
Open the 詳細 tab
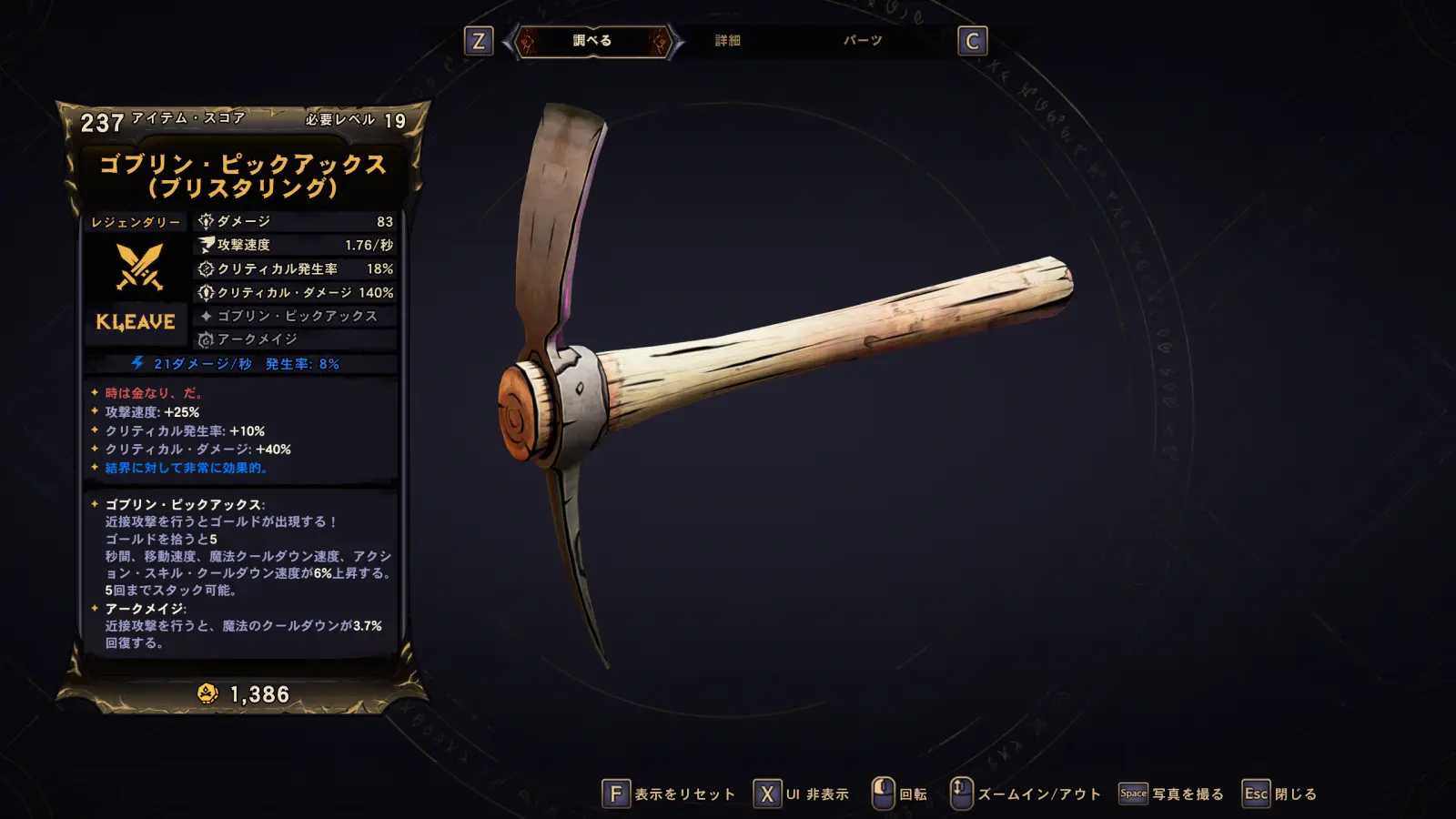point(727,41)
